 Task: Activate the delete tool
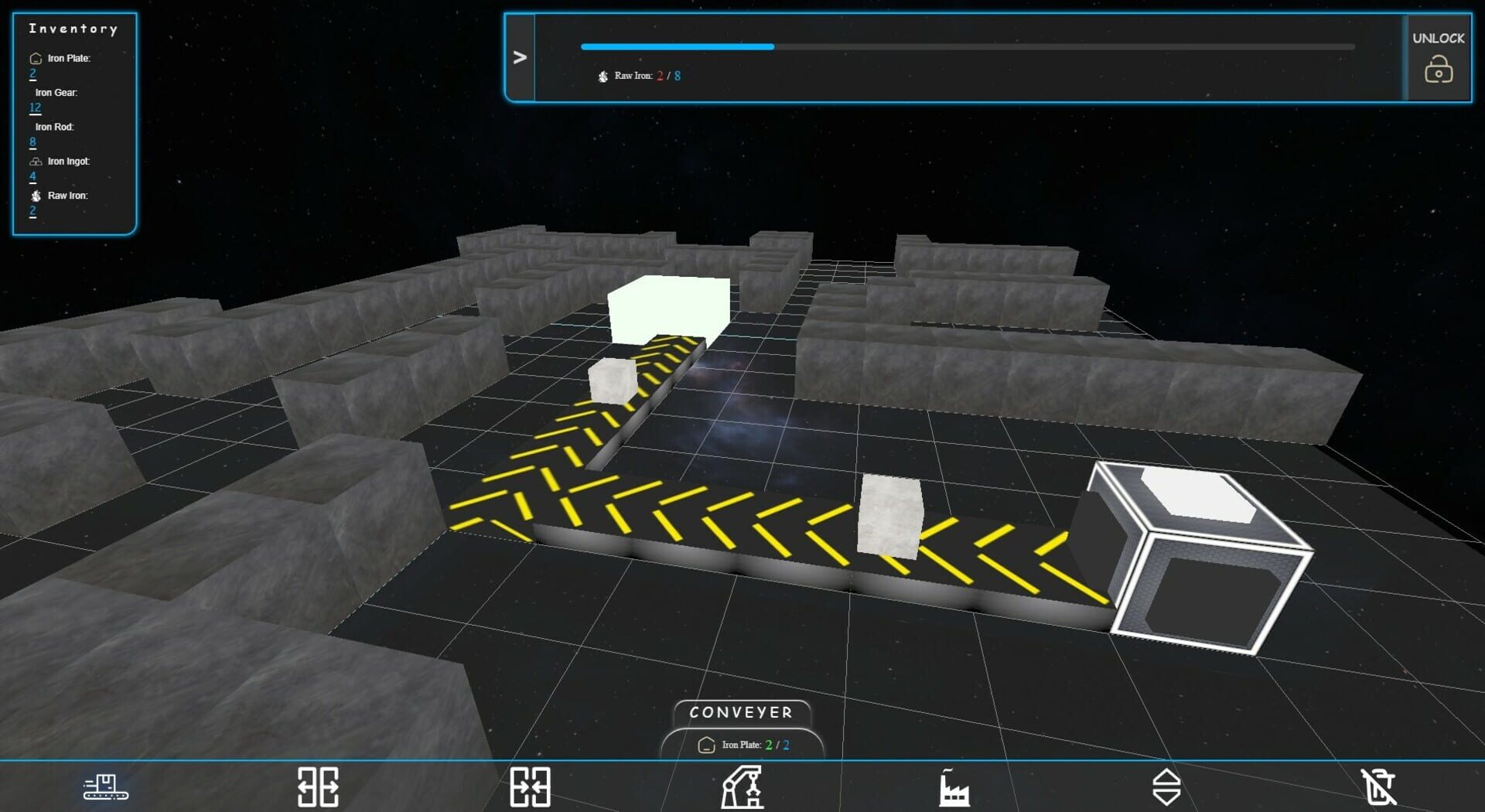click(1381, 786)
